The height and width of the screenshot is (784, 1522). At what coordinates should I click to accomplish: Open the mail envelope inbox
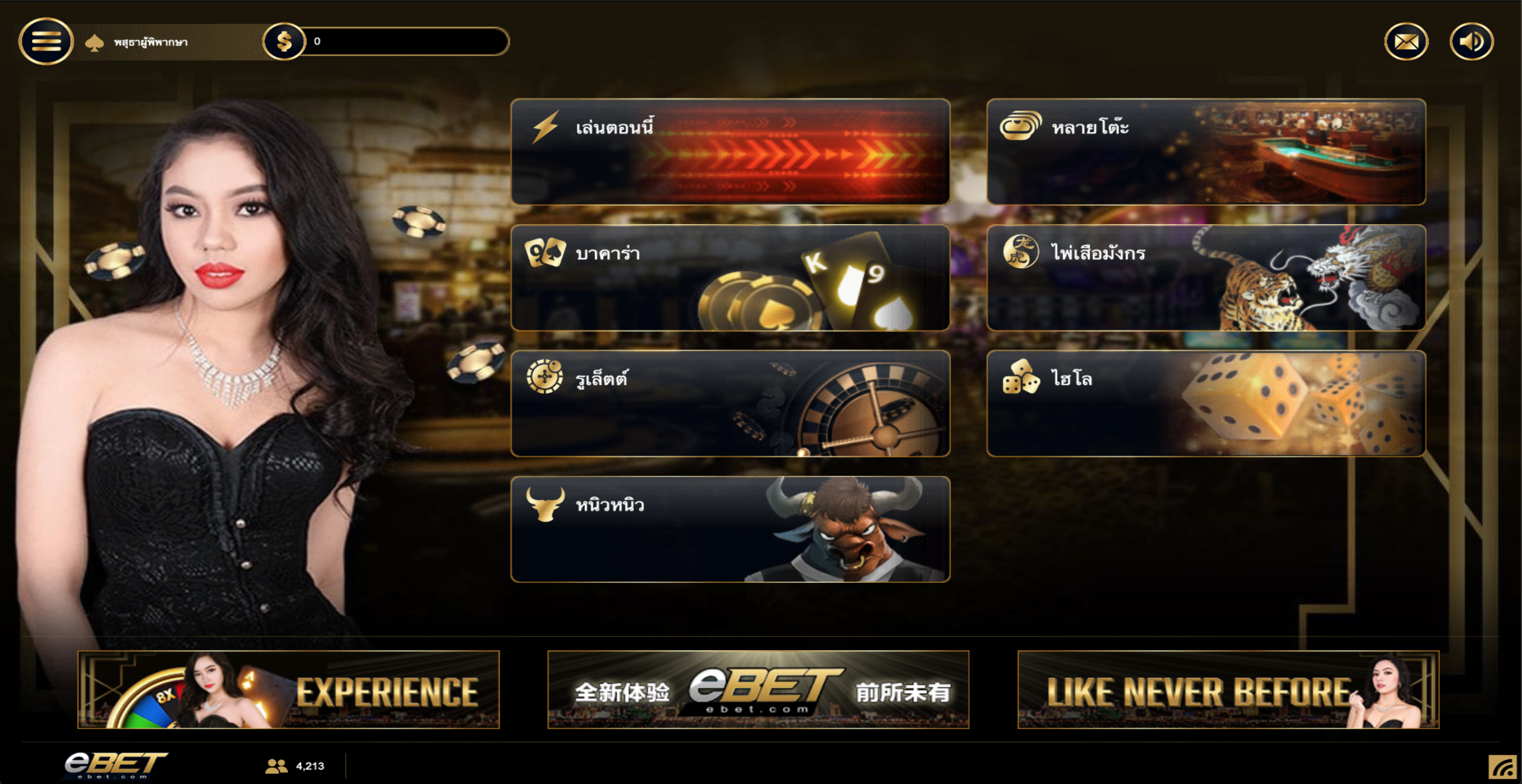[1406, 42]
